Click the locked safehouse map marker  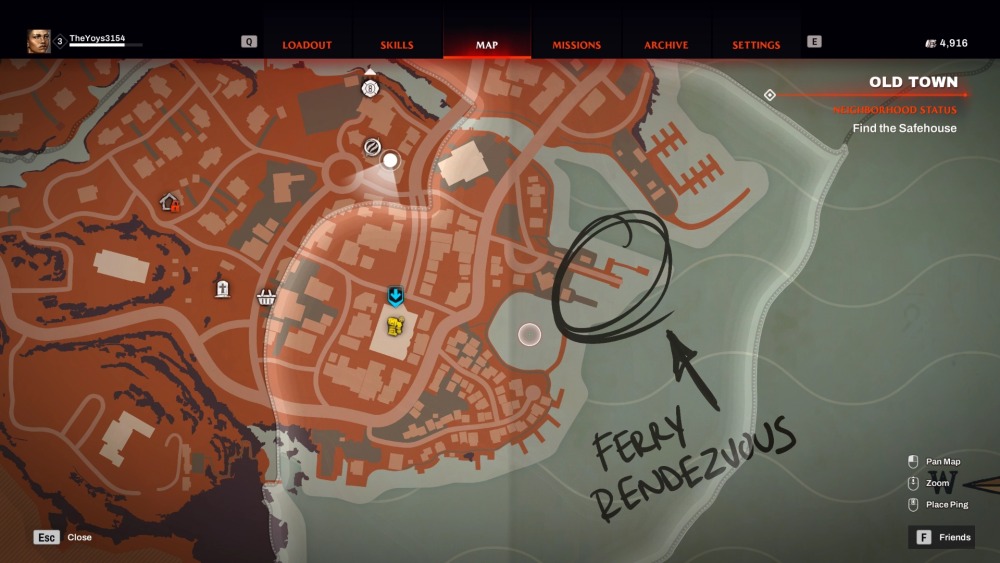170,203
